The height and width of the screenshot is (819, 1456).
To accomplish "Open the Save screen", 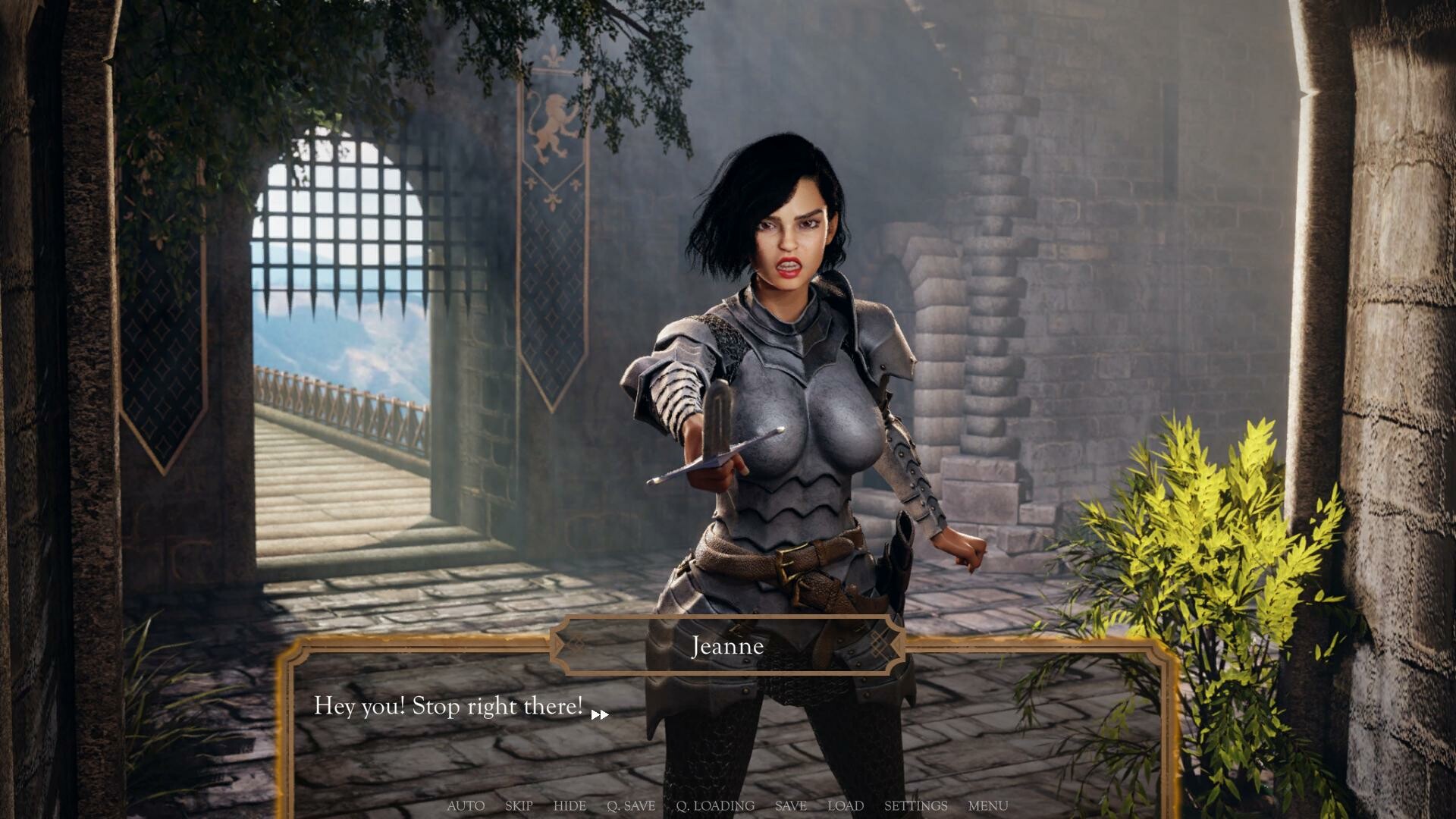I will click(790, 805).
